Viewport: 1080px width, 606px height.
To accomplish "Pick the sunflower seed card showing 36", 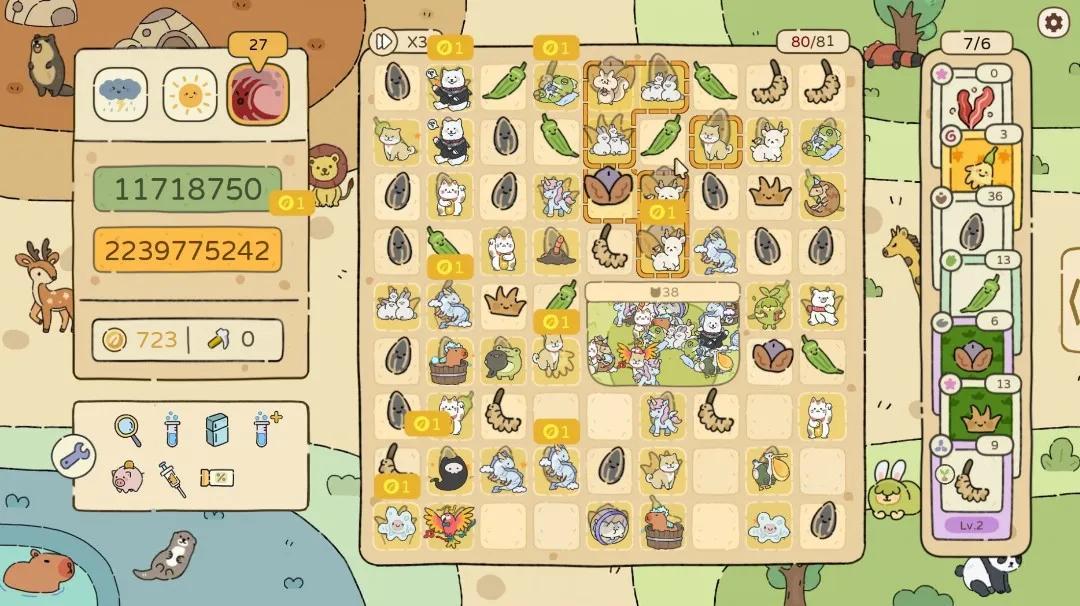I will click(x=974, y=229).
